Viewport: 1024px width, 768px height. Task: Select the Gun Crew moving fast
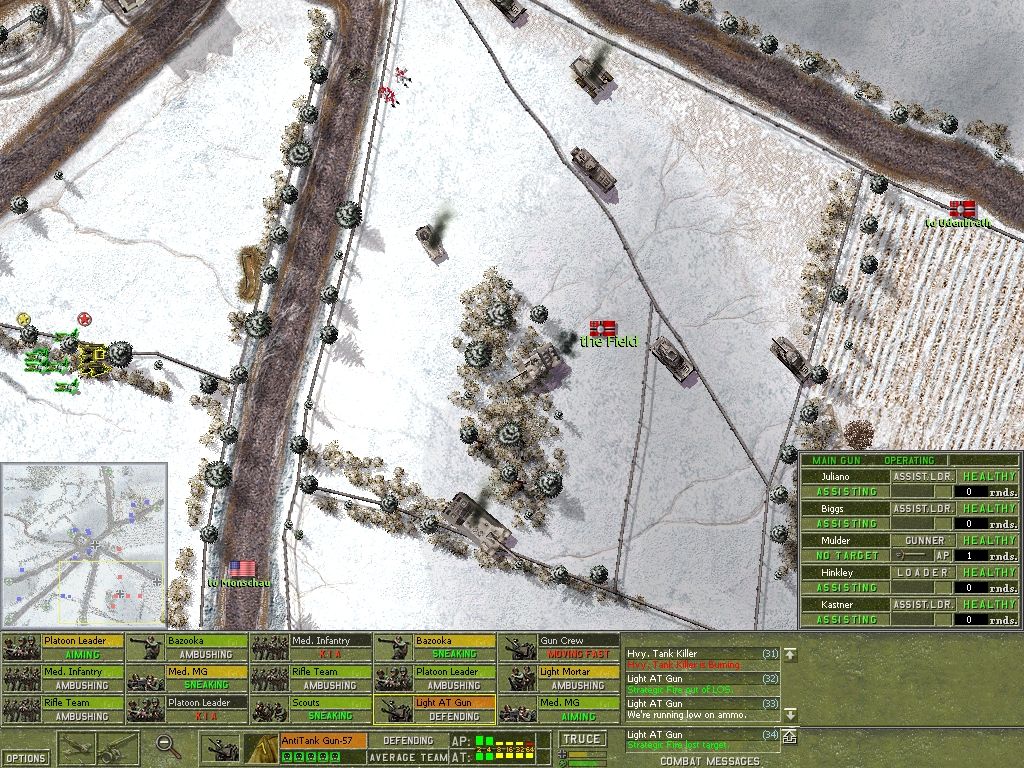click(x=558, y=647)
